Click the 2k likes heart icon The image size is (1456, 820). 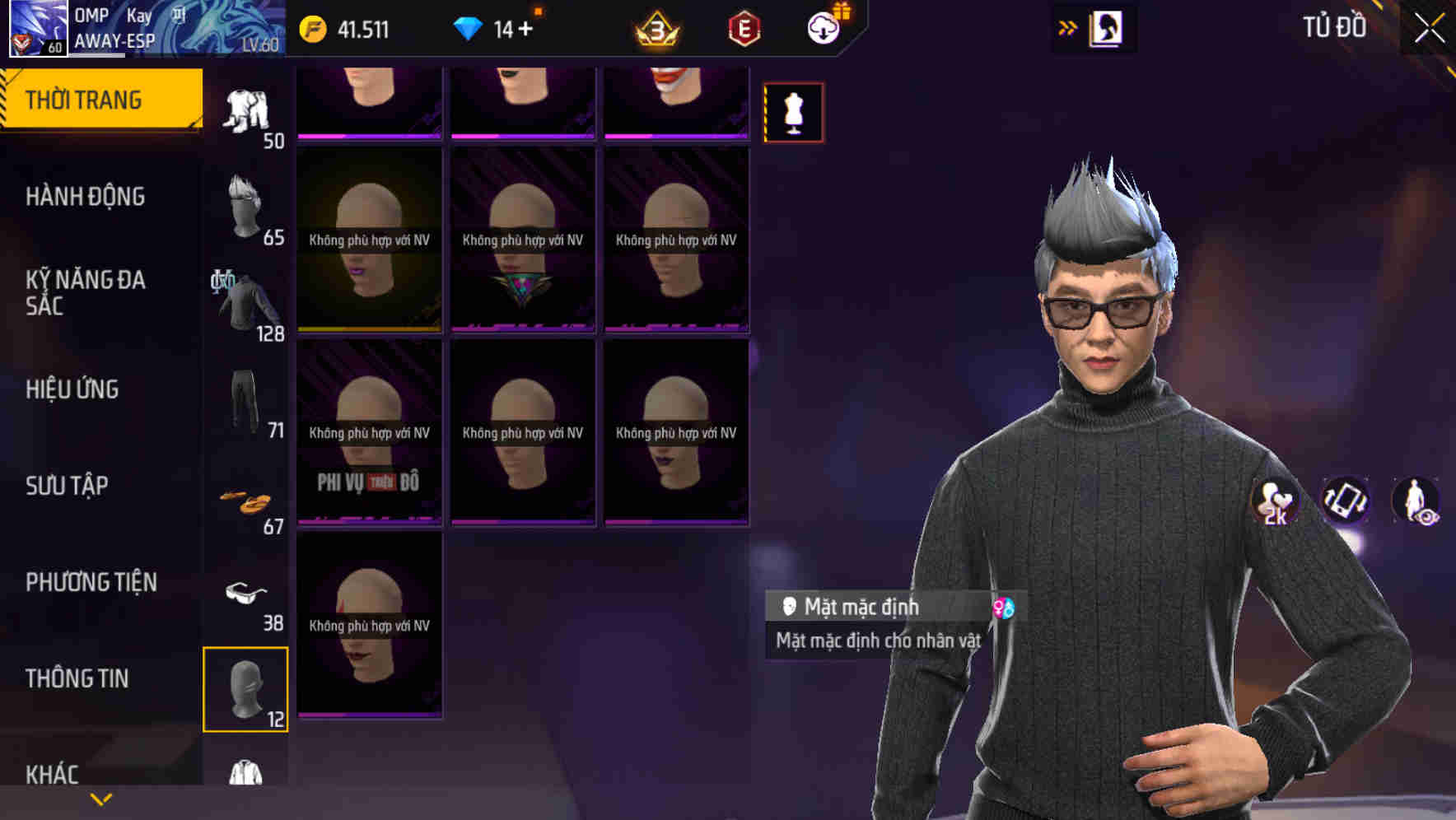point(1275,501)
